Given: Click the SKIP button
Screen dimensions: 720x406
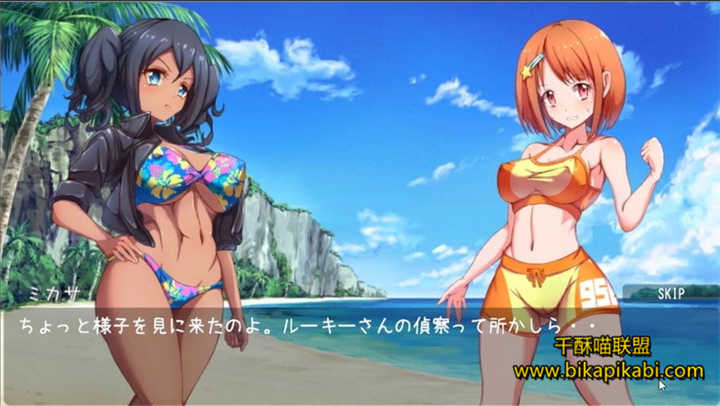Looking at the screenshot, I should tap(670, 293).
